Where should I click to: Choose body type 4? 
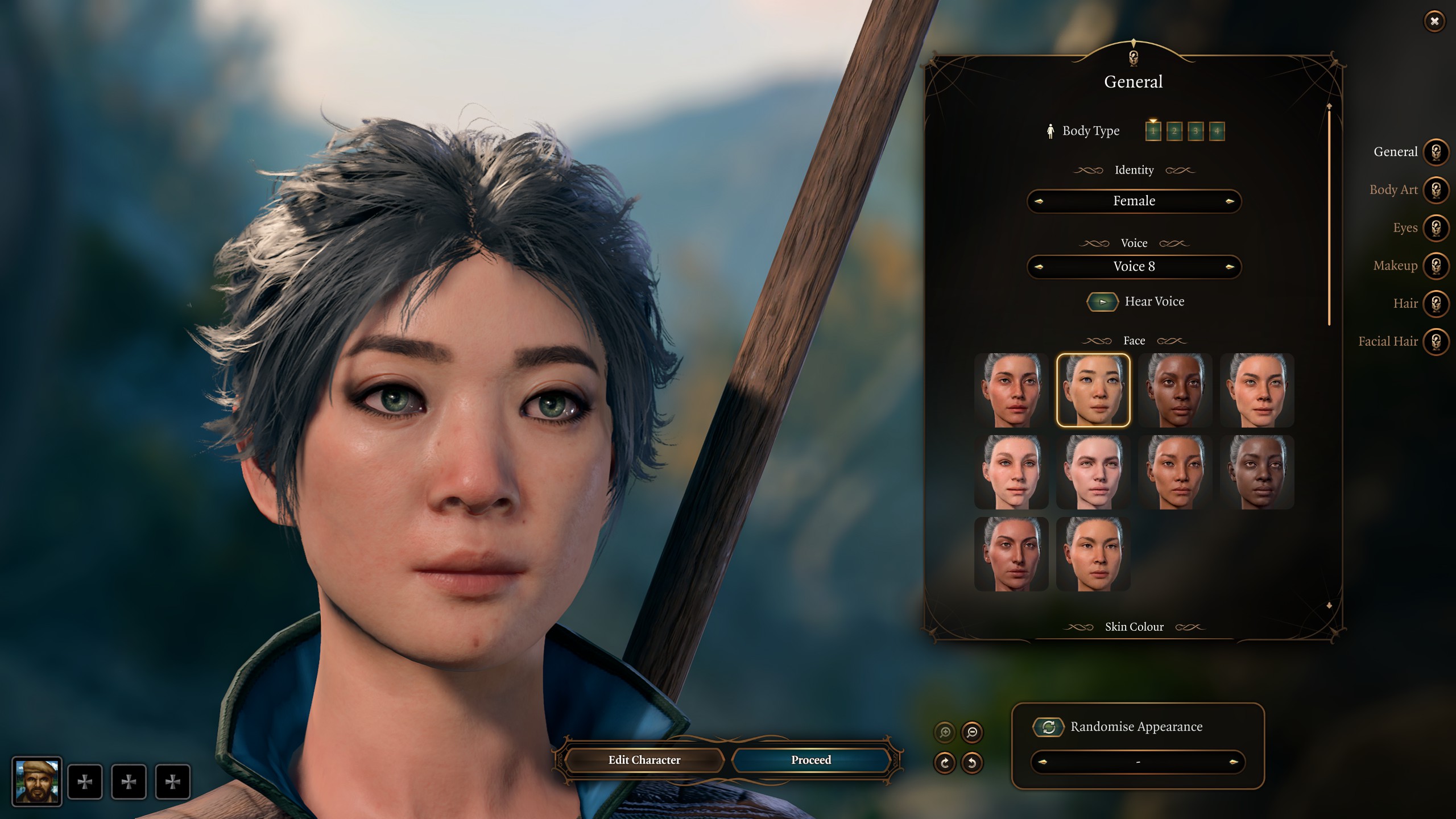pyautogui.click(x=1217, y=131)
